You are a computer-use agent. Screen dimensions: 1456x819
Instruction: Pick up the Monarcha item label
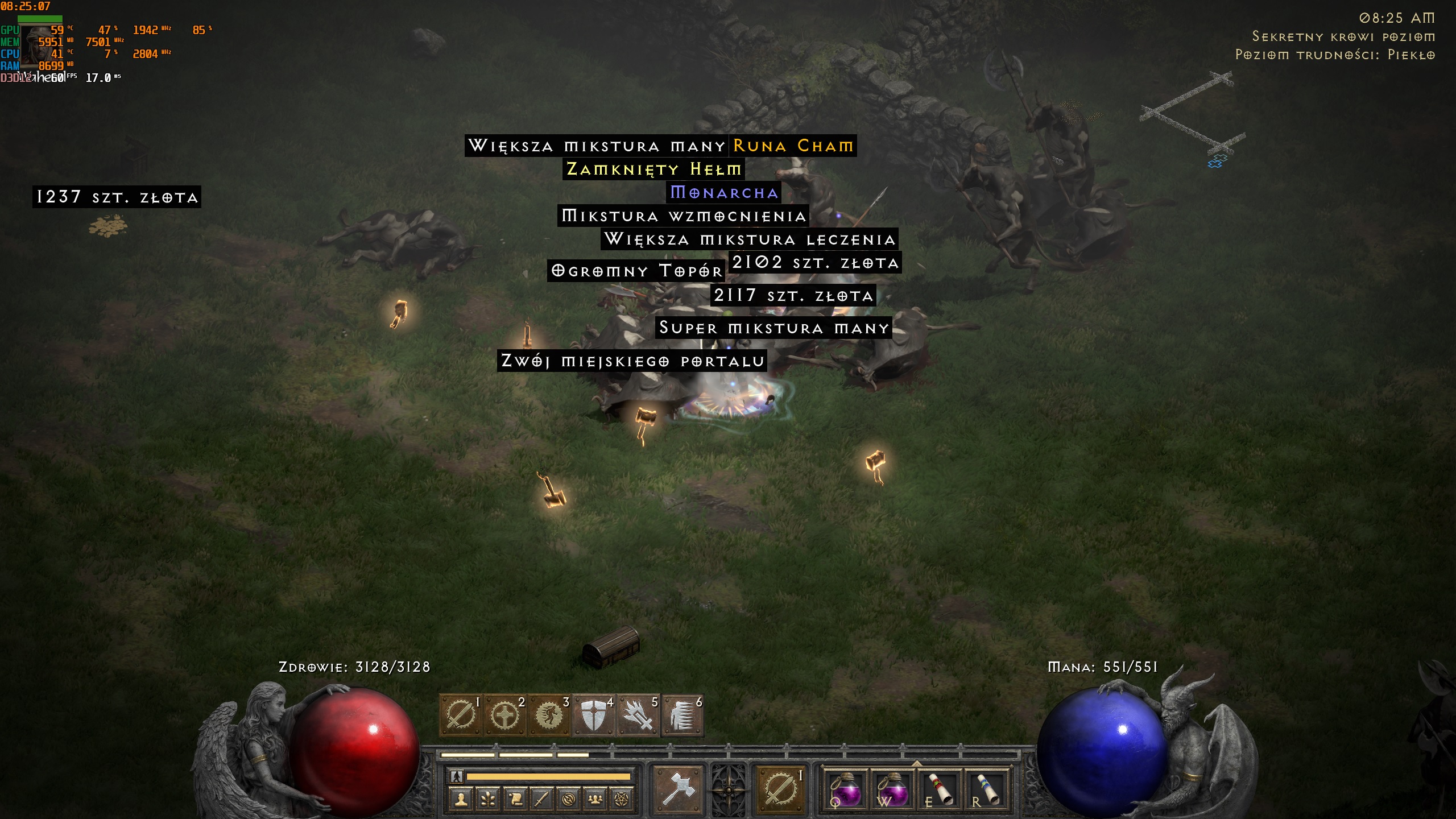pyautogui.click(x=723, y=193)
